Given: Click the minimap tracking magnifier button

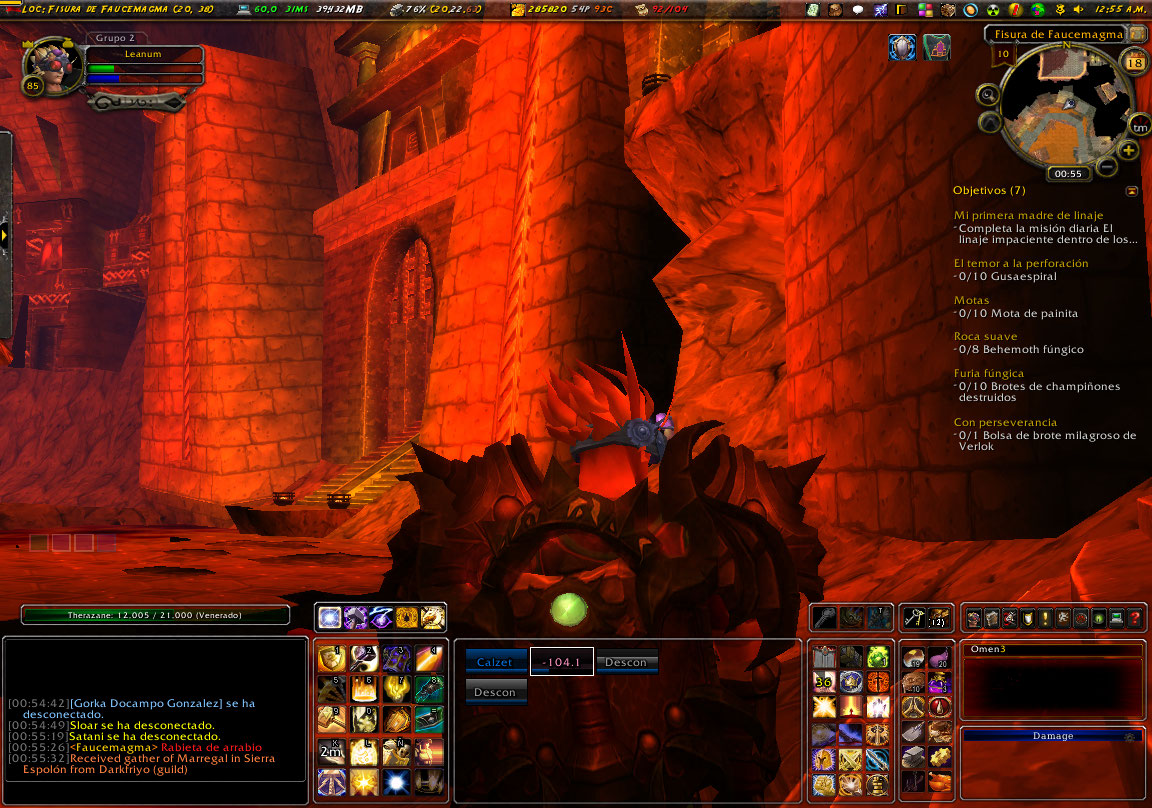Looking at the screenshot, I should click(x=988, y=95).
